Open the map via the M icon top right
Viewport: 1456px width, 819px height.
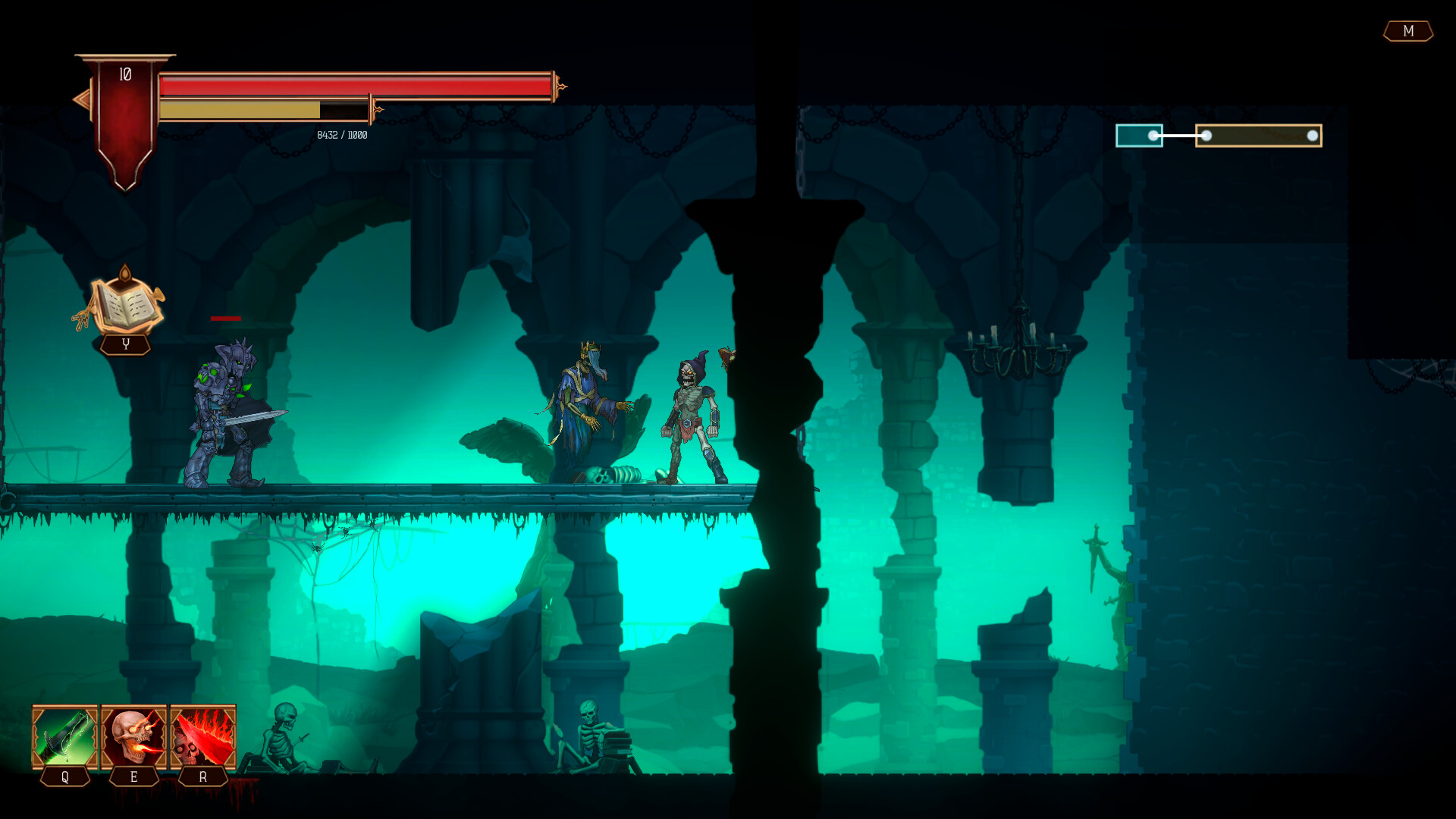pyautogui.click(x=1408, y=32)
